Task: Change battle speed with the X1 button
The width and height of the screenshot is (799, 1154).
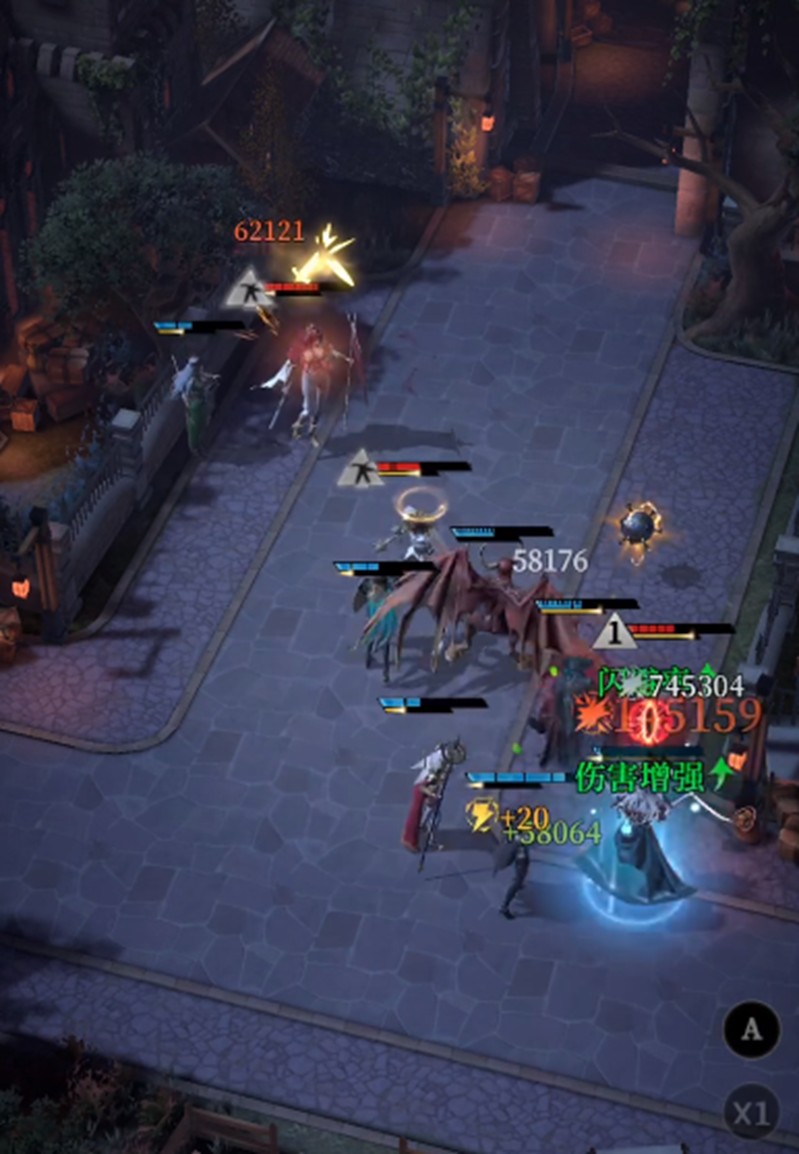Action: point(751,1112)
